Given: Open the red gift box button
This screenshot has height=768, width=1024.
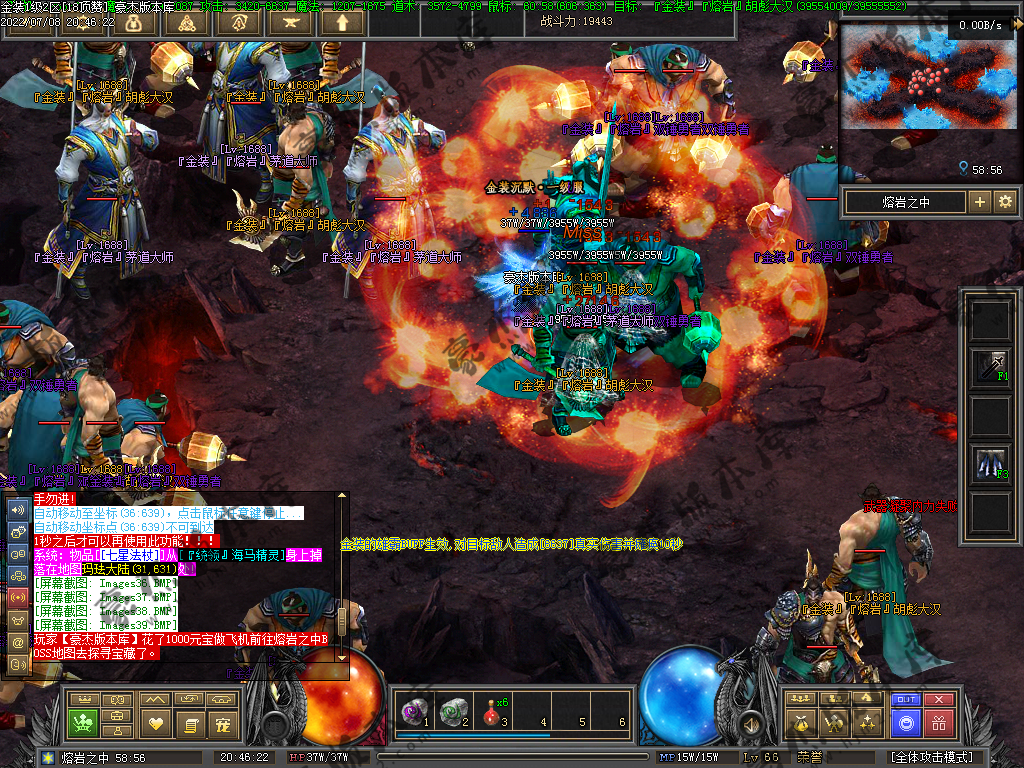Looking at the screenshot, I should [x=938, y=722].
